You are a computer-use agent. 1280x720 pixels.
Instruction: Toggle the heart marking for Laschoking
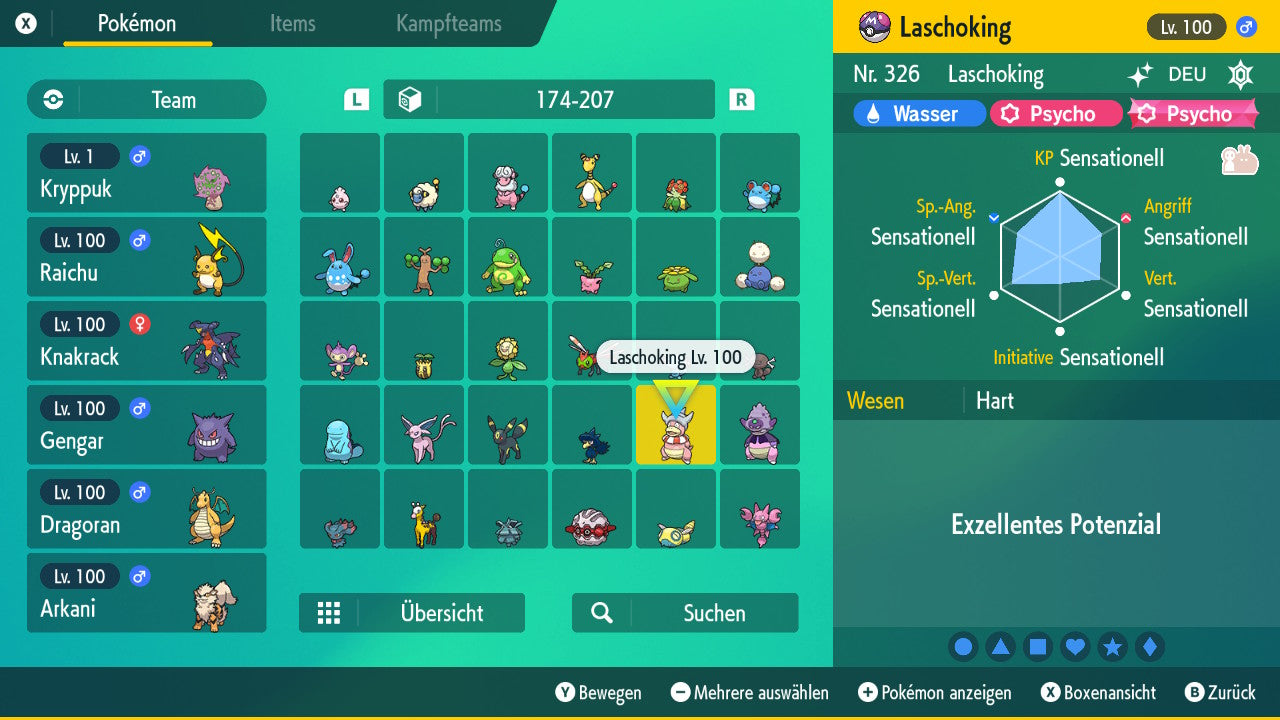click(x=1075, y=646)
